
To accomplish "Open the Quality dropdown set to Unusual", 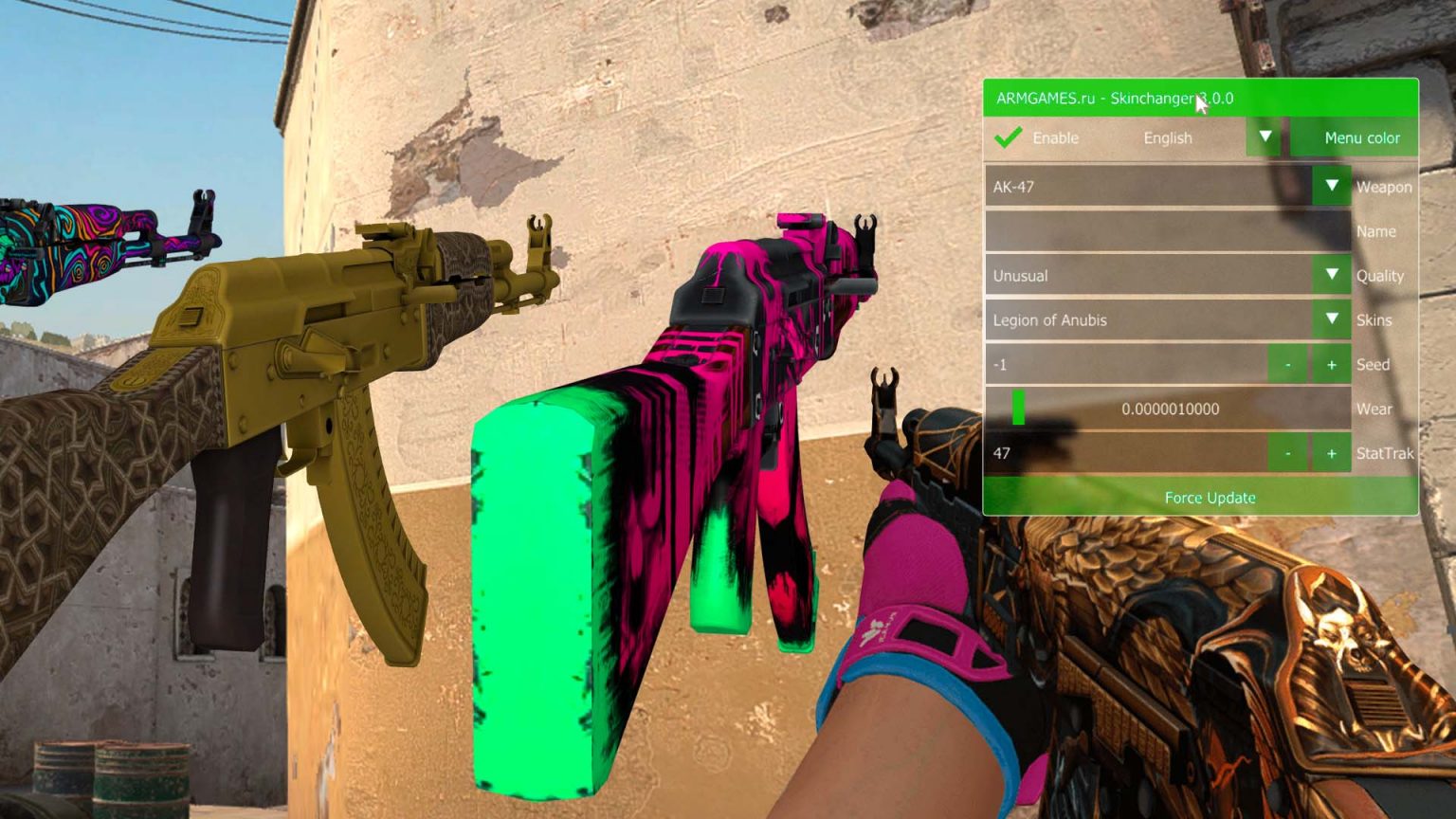I will tap(1137, 275).
